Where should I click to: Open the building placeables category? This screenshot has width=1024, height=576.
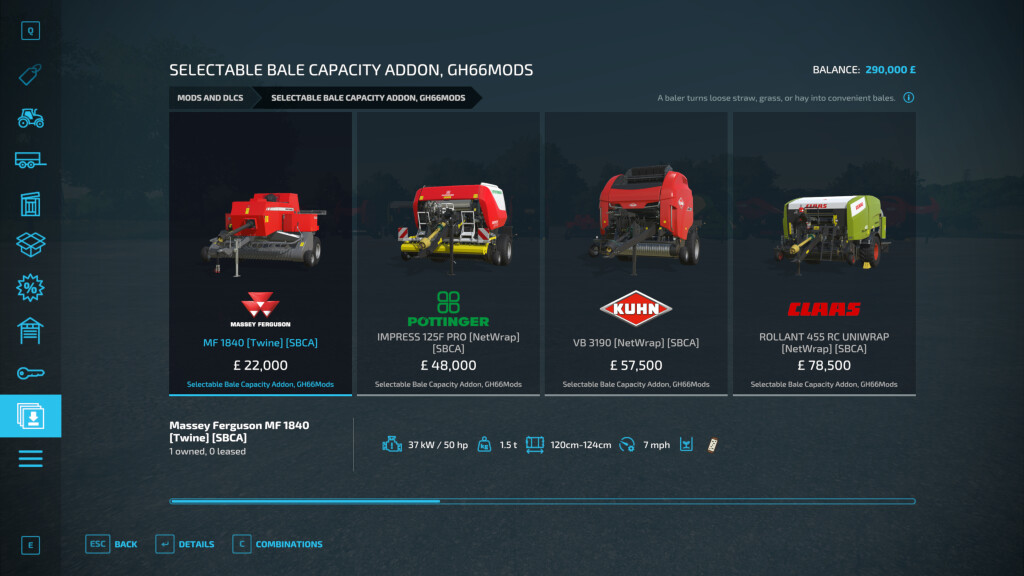pos(30,203)
